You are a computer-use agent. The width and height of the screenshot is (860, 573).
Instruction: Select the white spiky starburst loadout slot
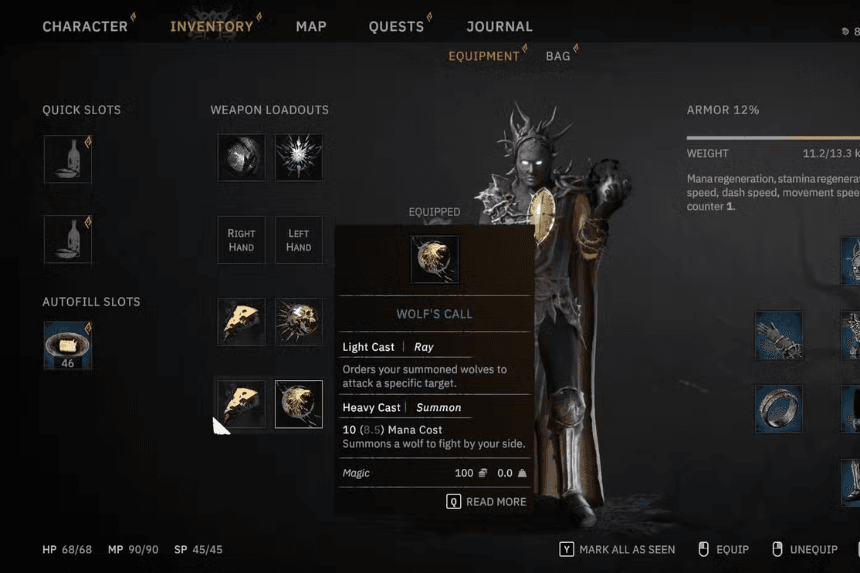tap(299, 157)
